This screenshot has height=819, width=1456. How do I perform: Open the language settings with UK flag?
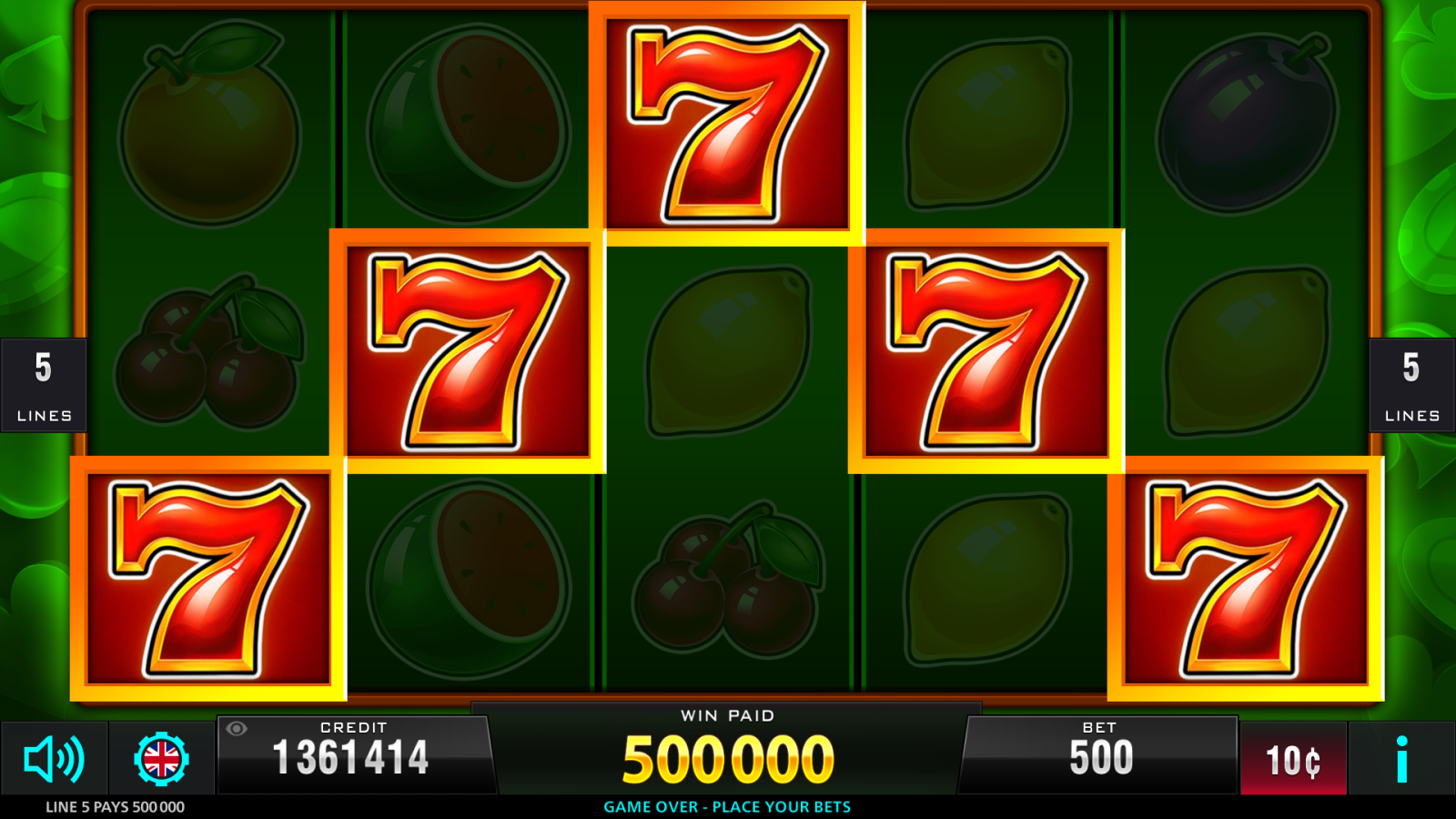pos(160,759)
